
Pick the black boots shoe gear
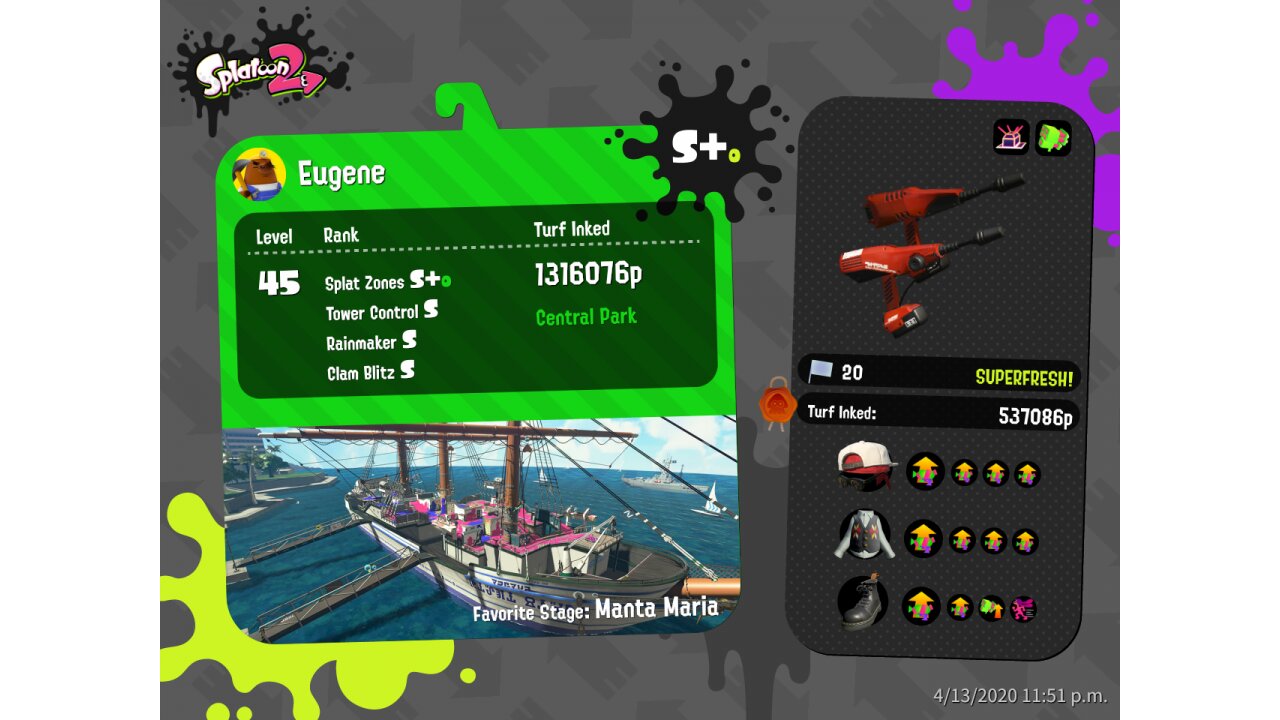862,602
